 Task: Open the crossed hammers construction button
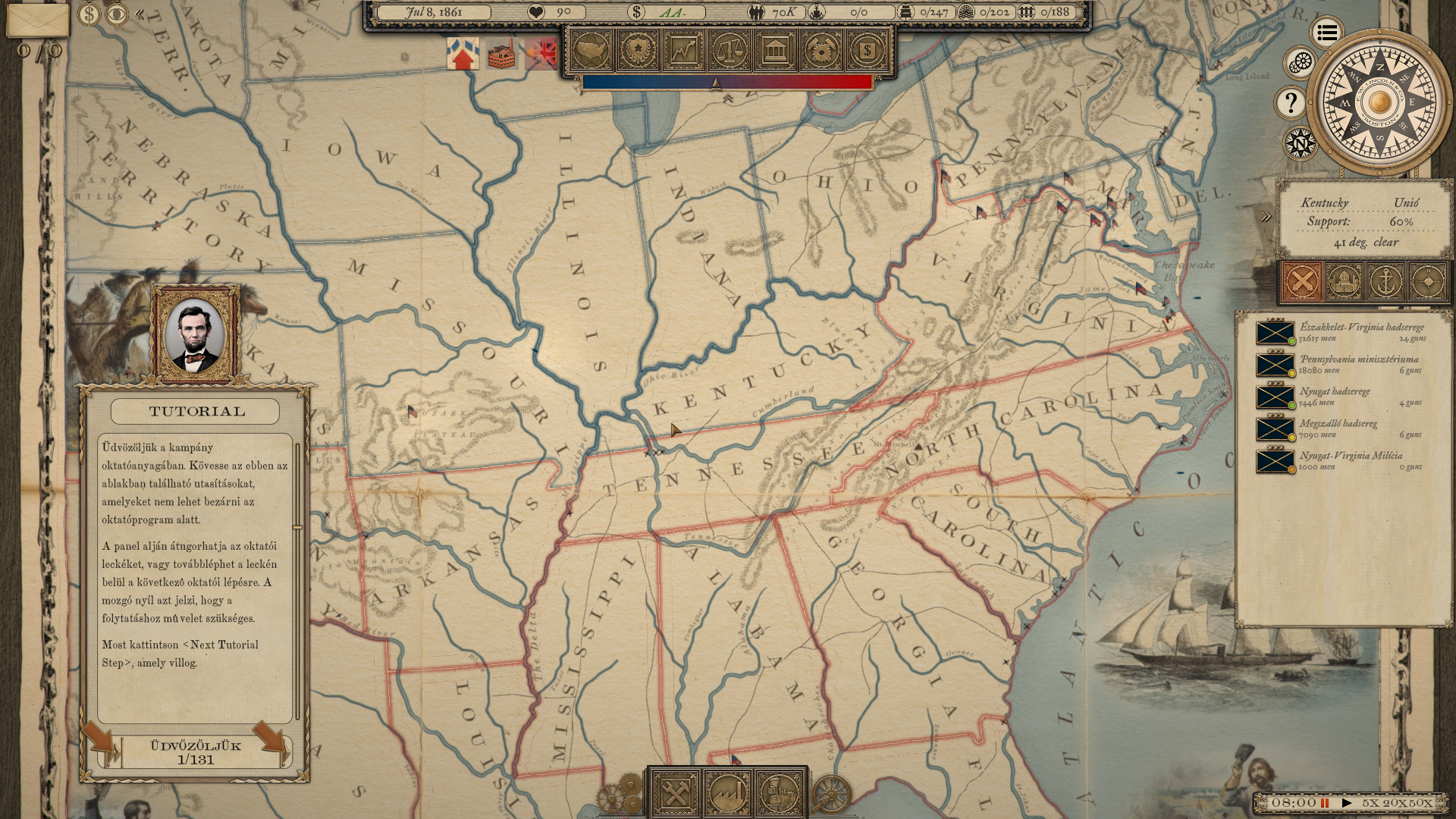pos(675,794)
